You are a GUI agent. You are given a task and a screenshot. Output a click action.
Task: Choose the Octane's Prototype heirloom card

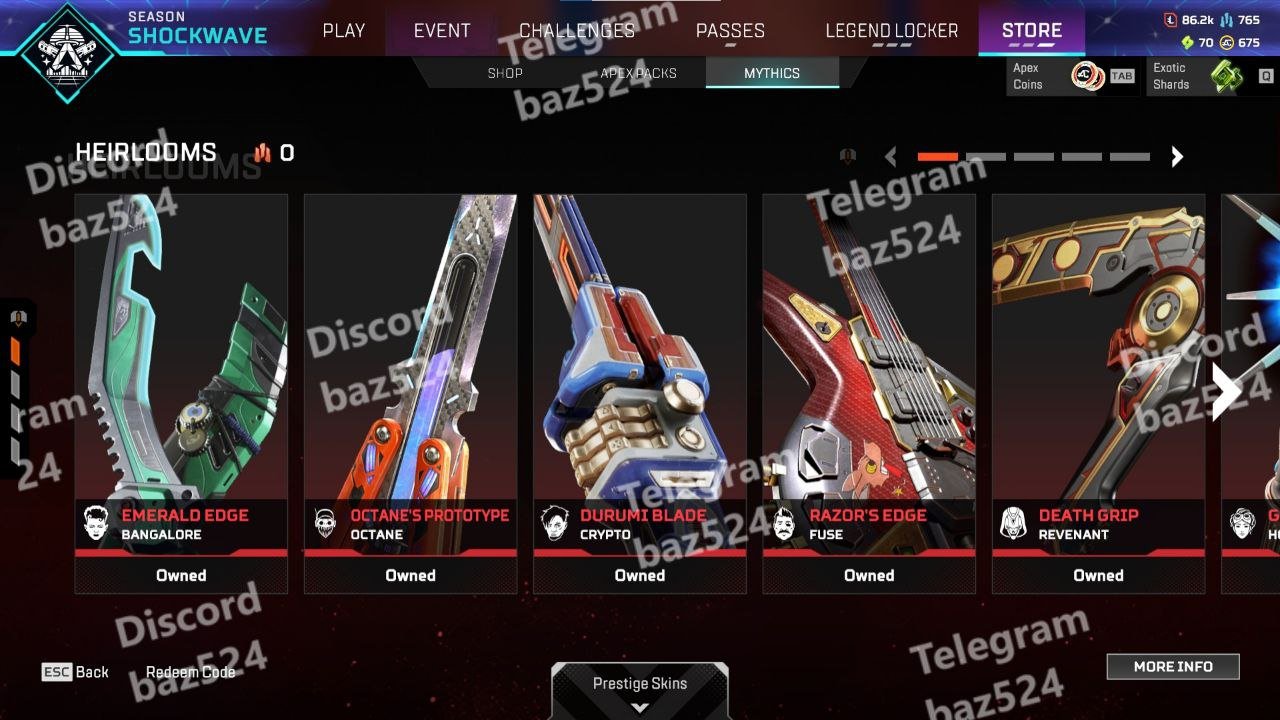pos(410,393)
